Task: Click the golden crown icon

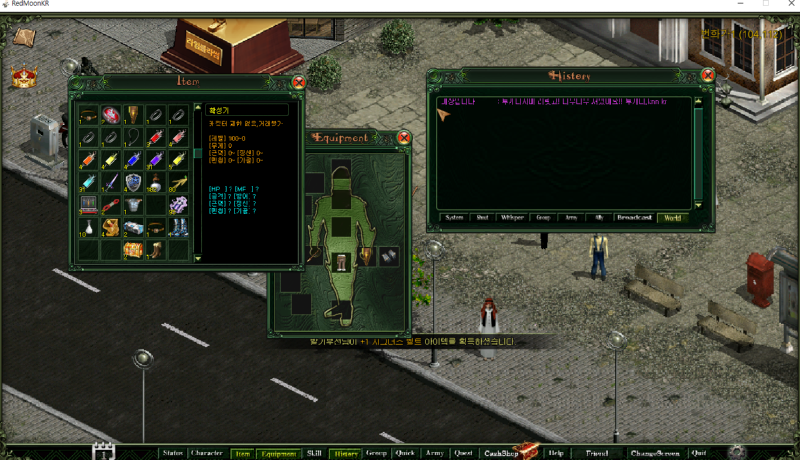Action: pyautogui.click(x=22, y=77)
